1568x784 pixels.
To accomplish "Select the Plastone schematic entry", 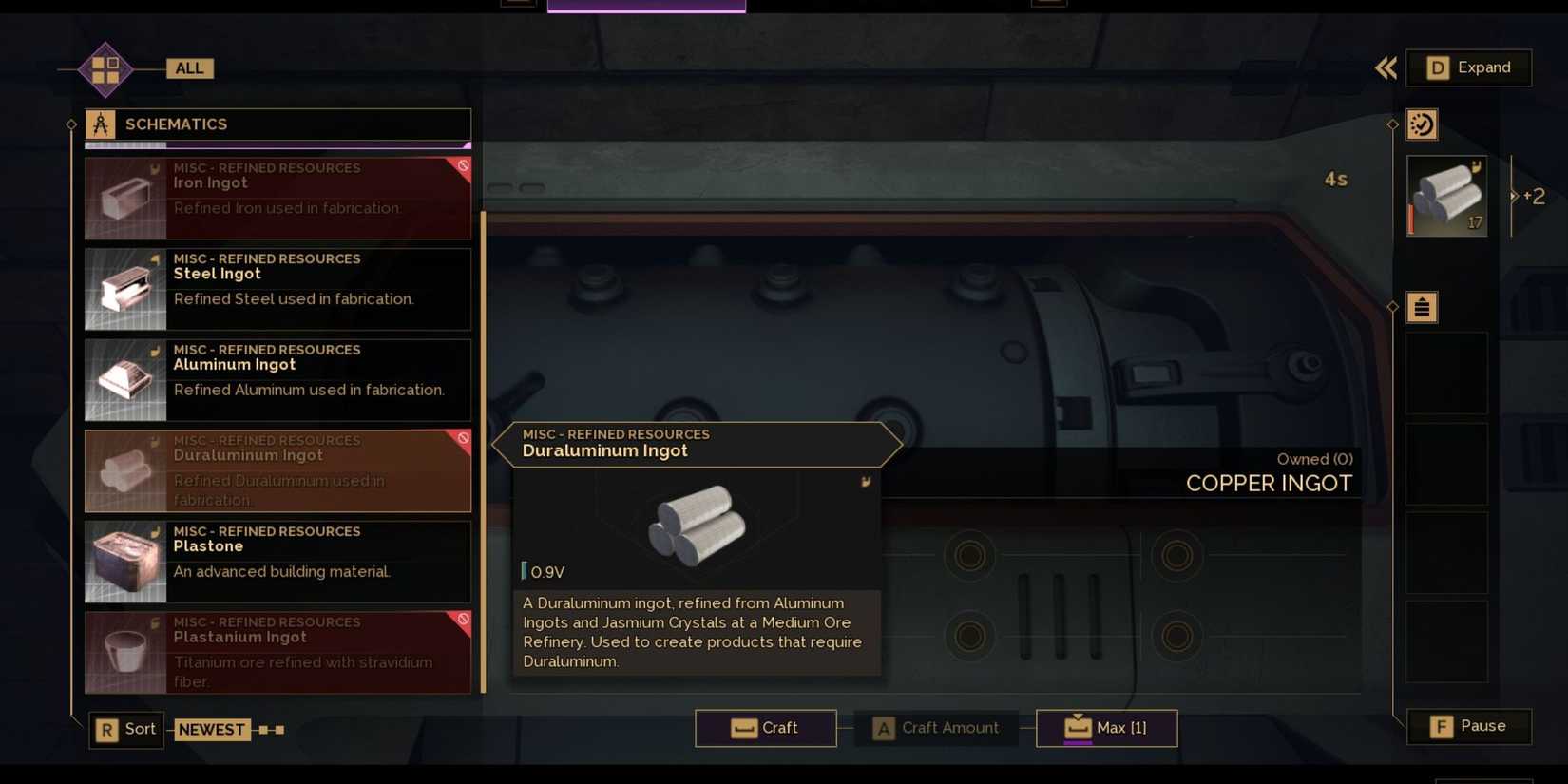I will click(277, 561).
